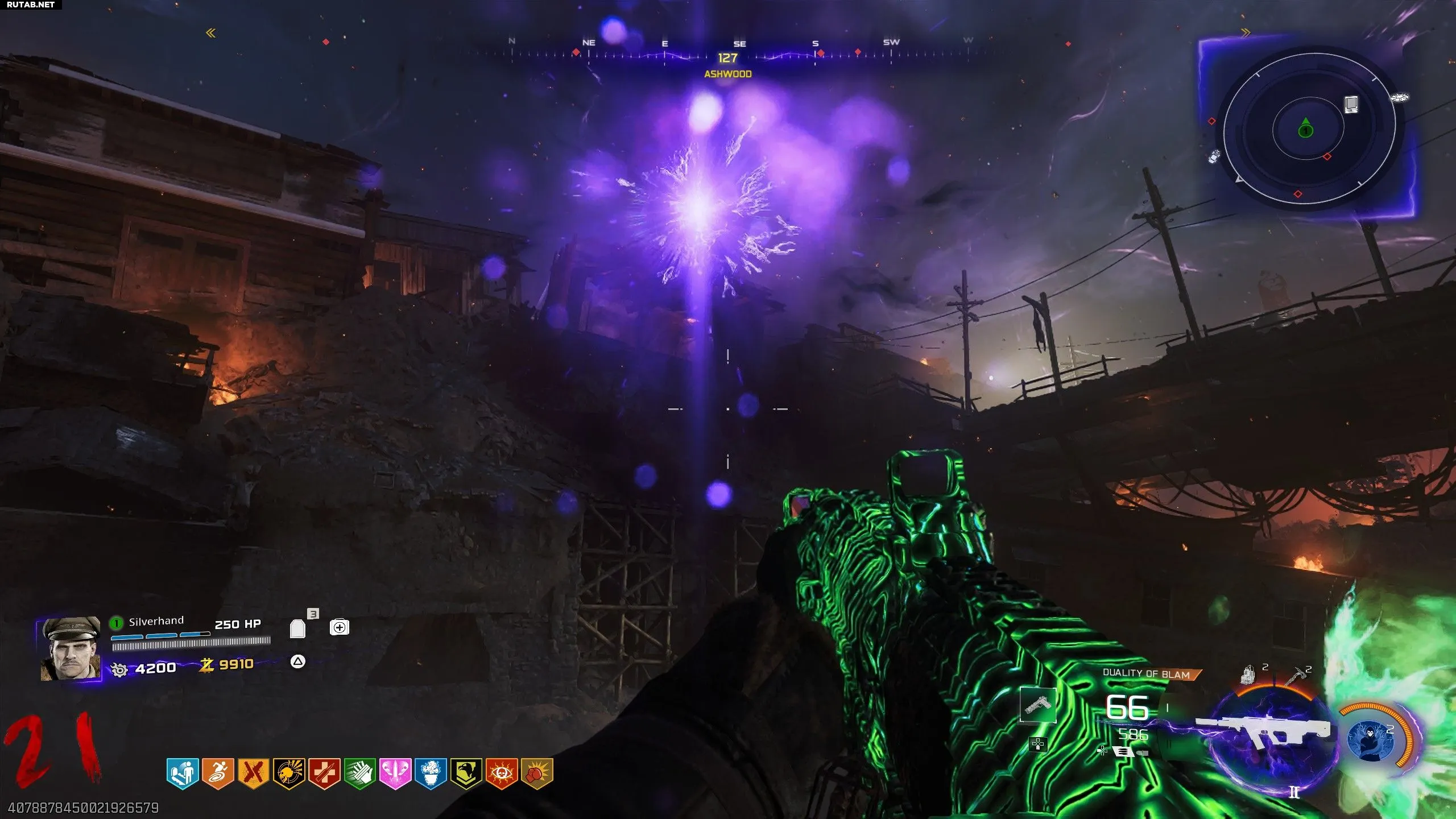Select the crossed pistols perk icon
Viewport: 1456px width, 819px height.
[253, 773]
